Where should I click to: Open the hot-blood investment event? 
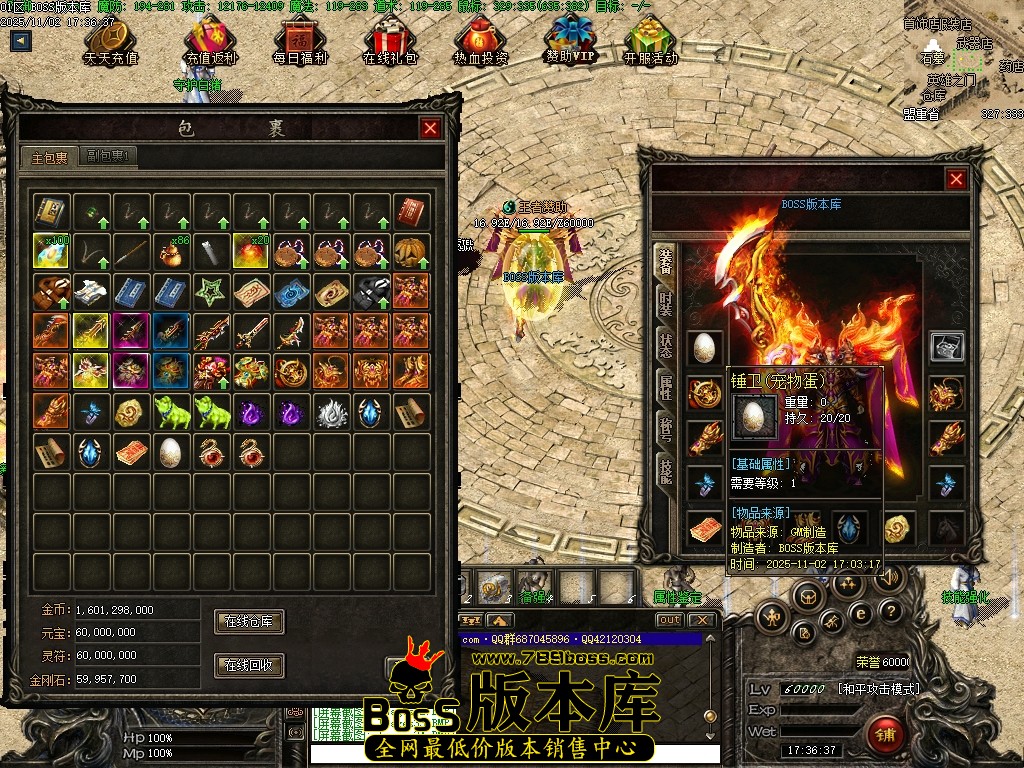point(480,40)
